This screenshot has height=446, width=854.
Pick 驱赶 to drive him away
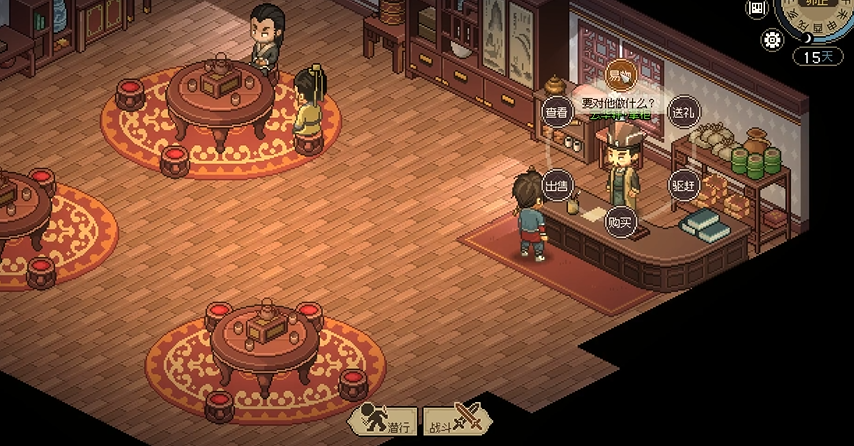[683, 185]
